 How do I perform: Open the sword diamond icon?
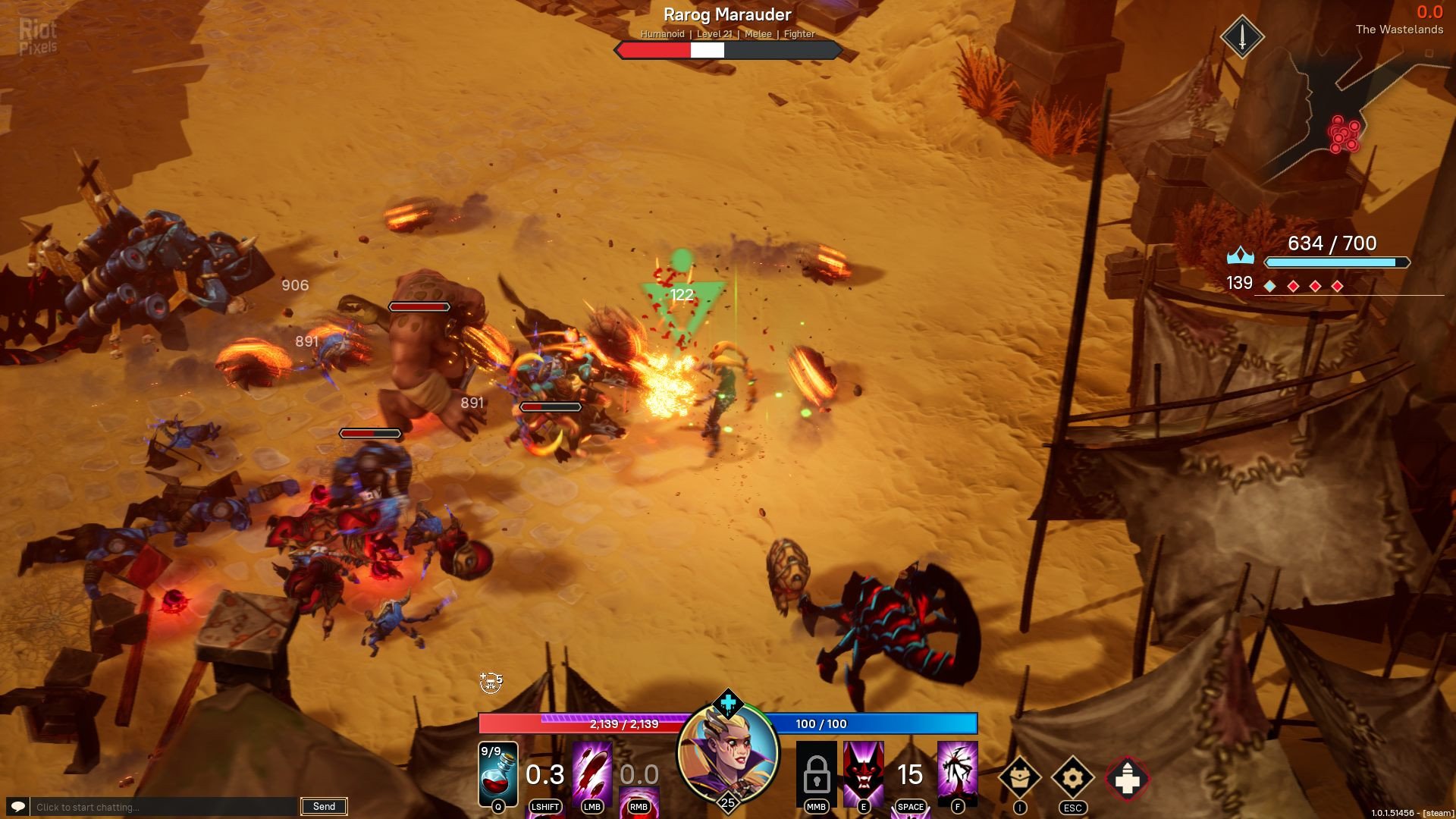point(1241,36)
